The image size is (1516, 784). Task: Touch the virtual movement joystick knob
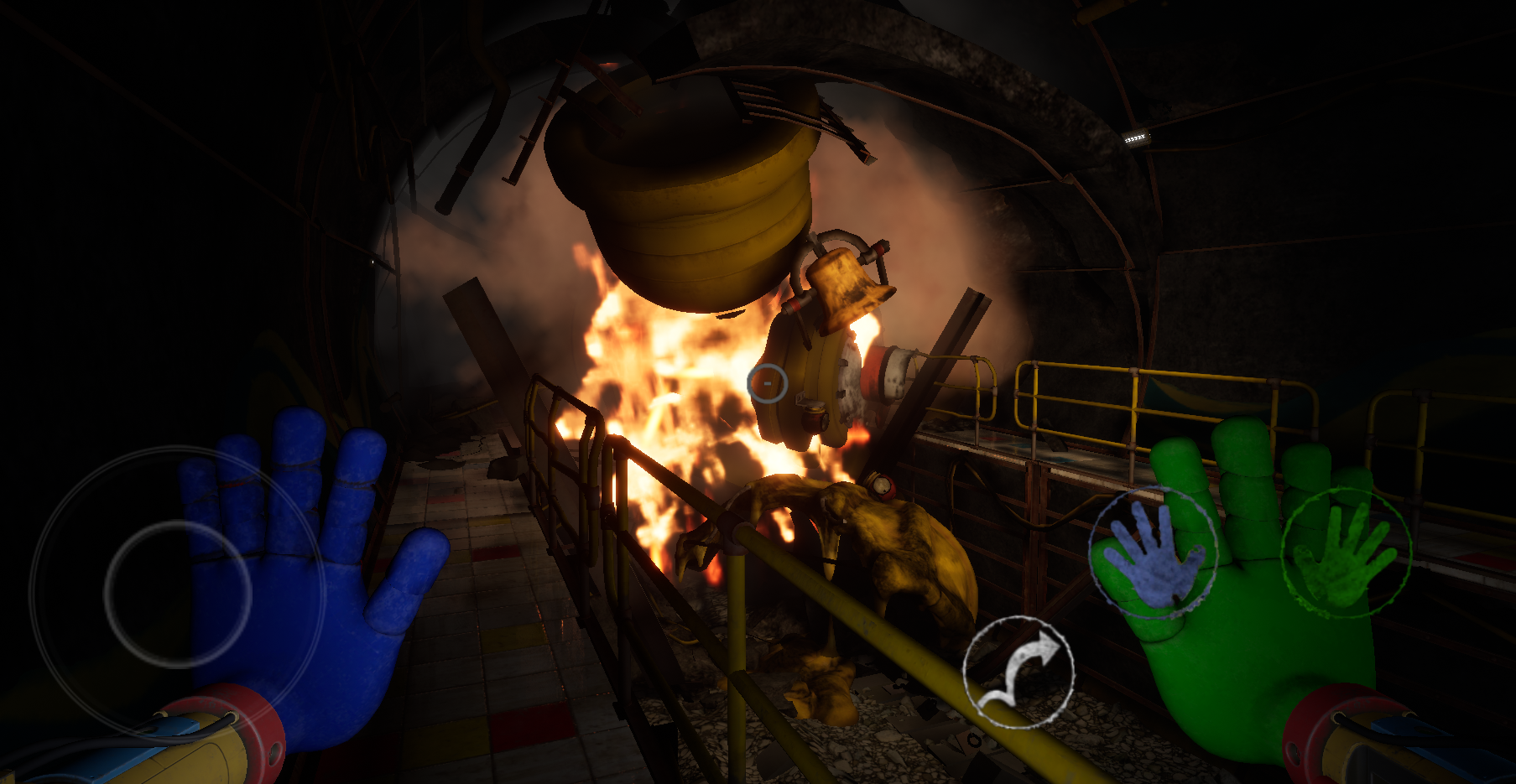[178, 594]
